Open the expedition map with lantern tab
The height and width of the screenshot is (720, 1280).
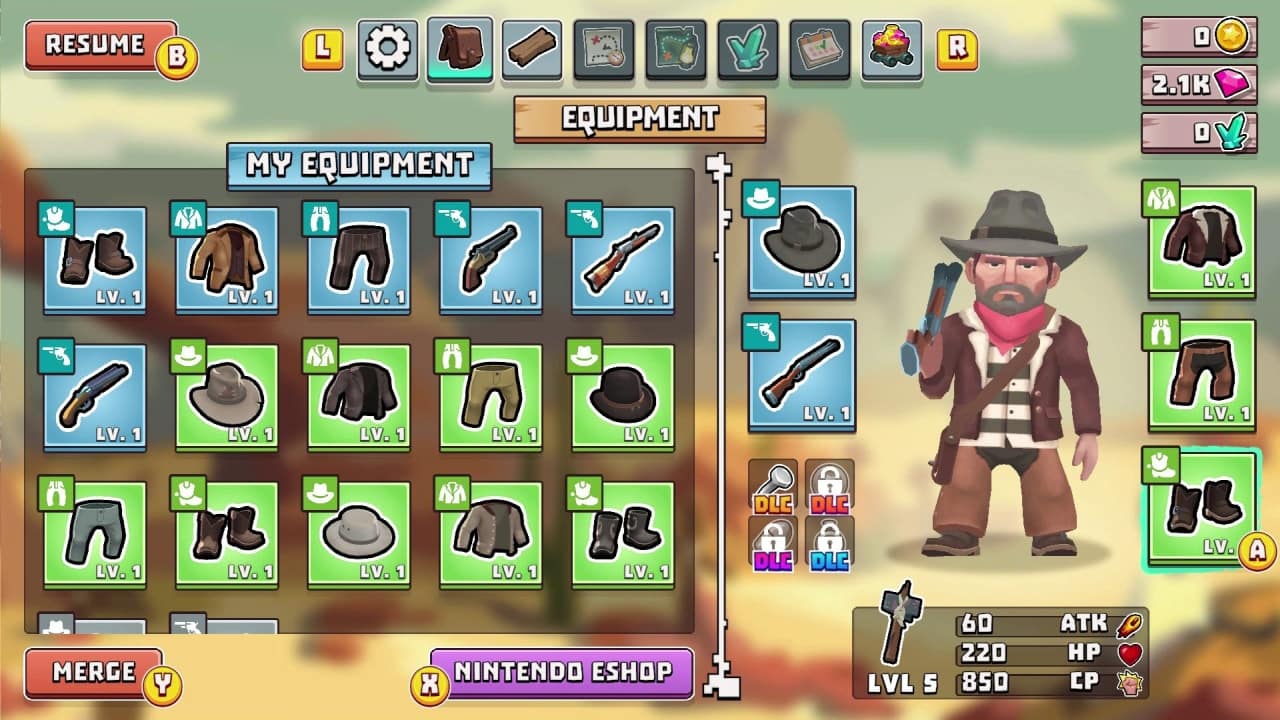click(675, 45)
